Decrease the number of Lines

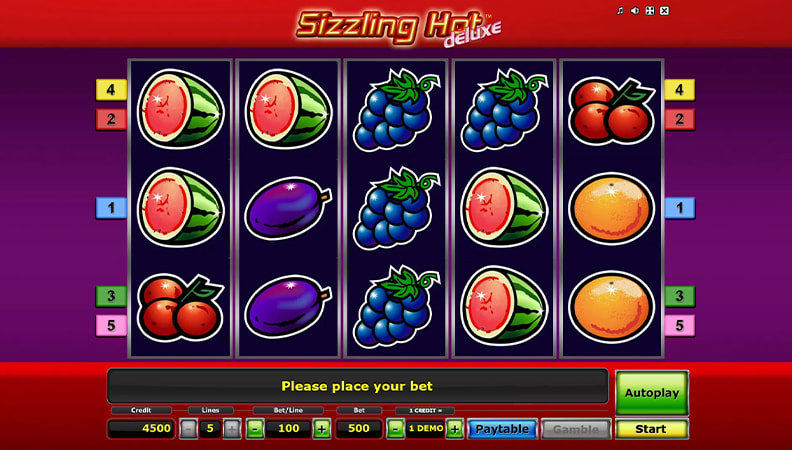[188, 429]
